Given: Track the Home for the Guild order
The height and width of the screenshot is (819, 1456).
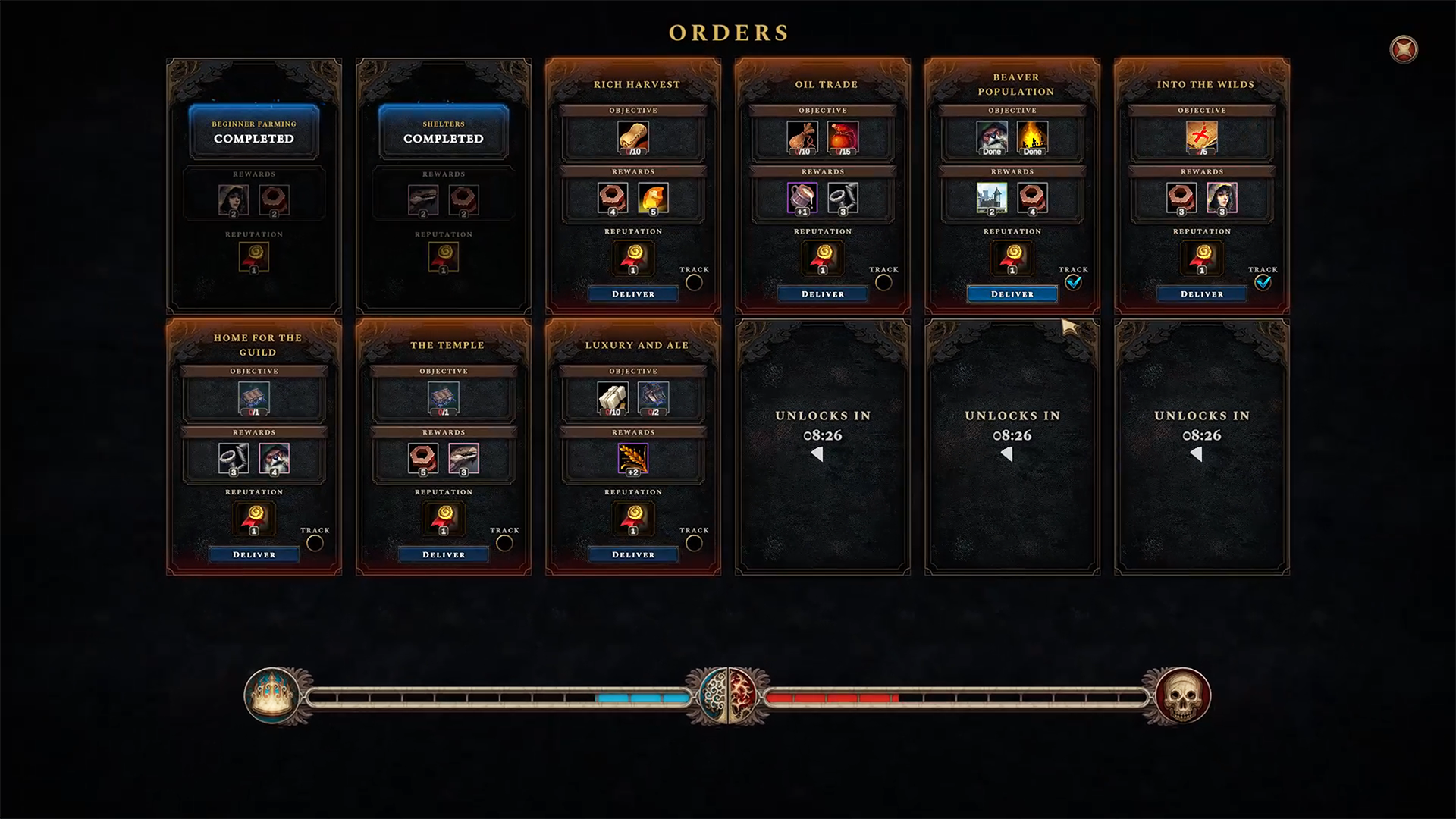Looking at the screenshot, I should pyautogui.click(x=315, y=544).
